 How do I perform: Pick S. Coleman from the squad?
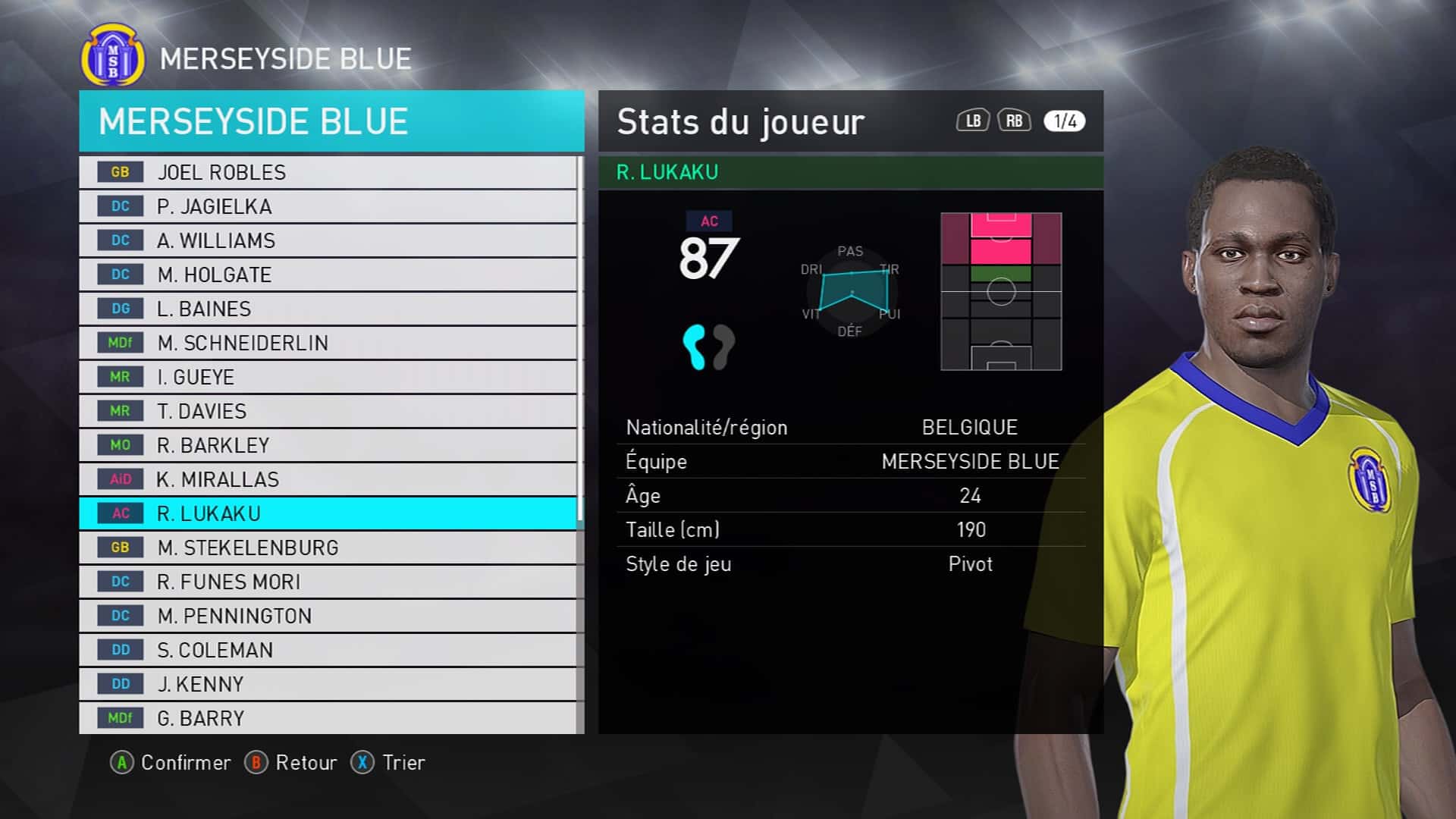(328, 650)
